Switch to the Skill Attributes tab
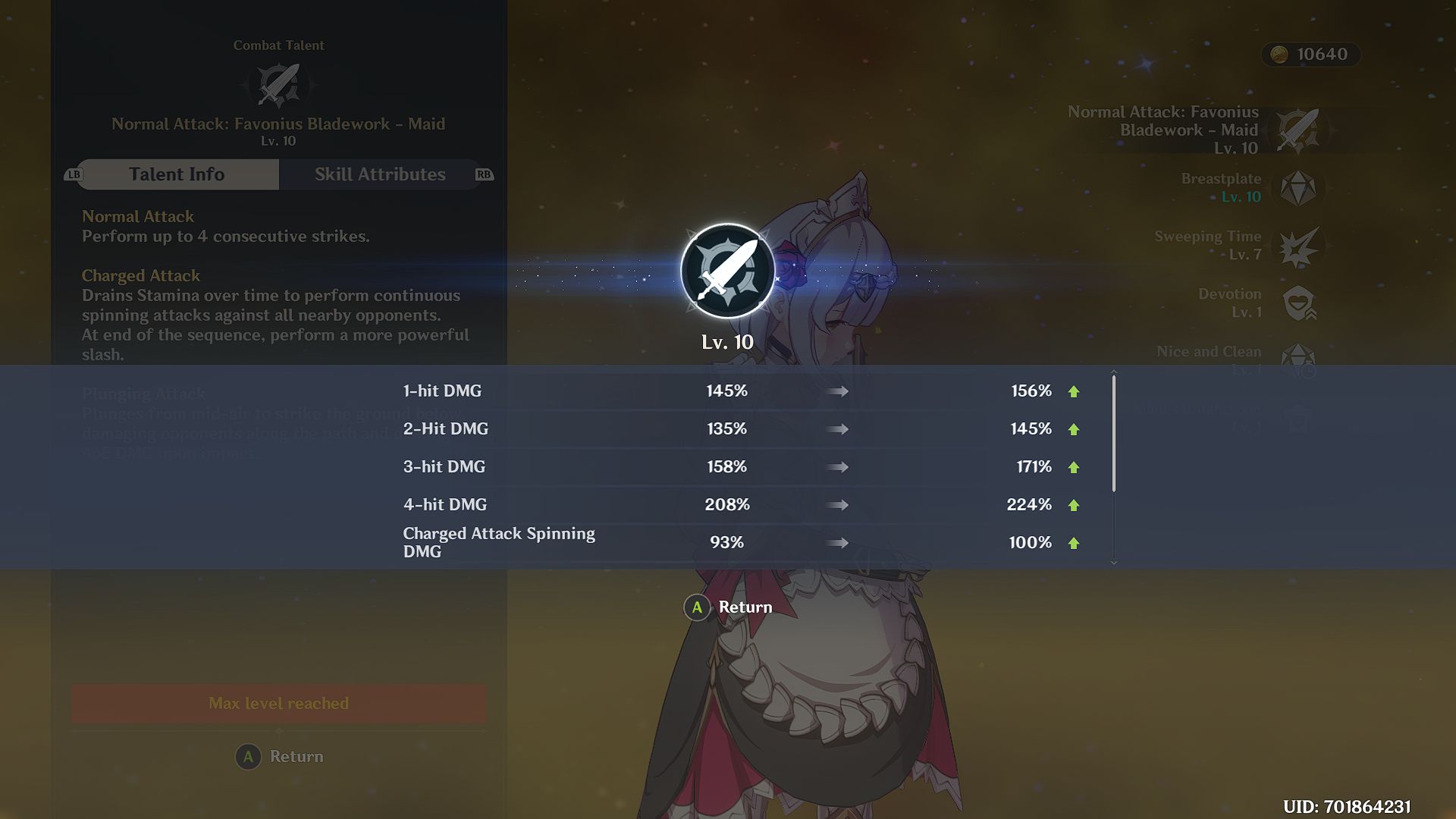The width and height of the screenshot is (1456, 819). pos(381,174)
